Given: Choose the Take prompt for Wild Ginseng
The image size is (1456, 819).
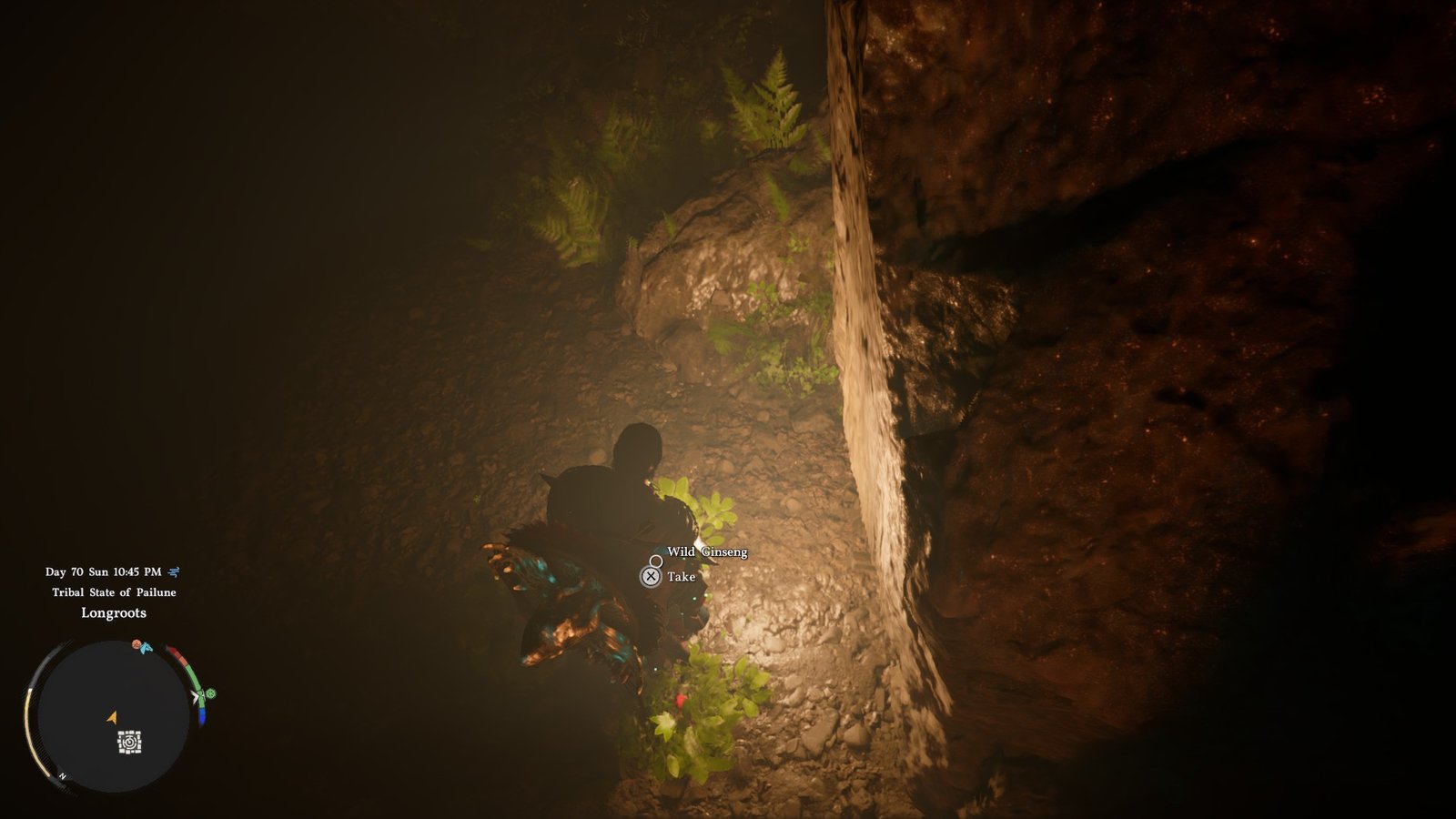Looking at the screenshot, I should point(651,576).
